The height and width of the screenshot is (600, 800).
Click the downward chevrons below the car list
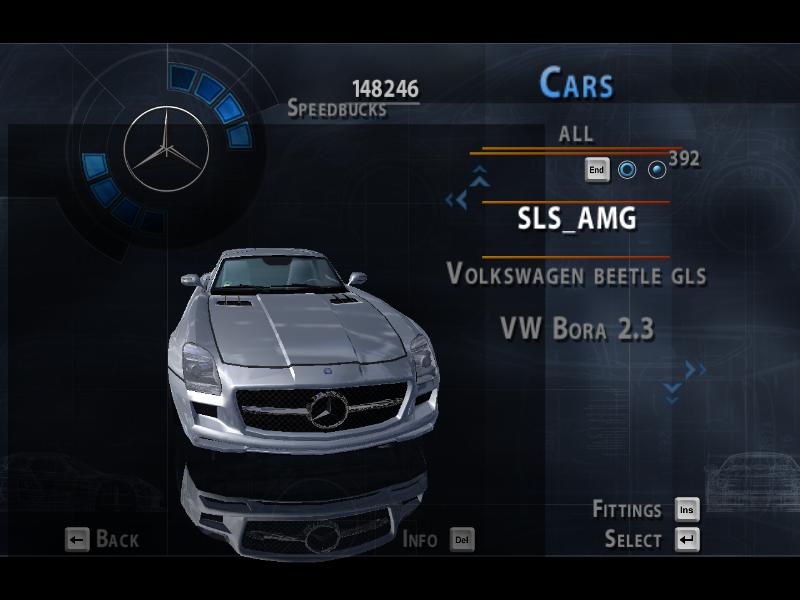pos(672,392)
